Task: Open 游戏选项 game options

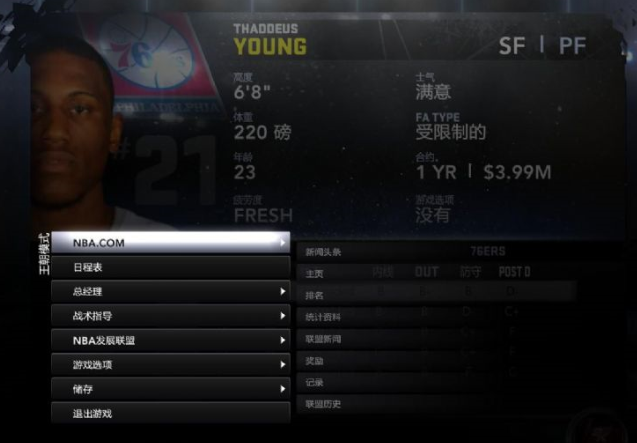Action: coord(170,365)
